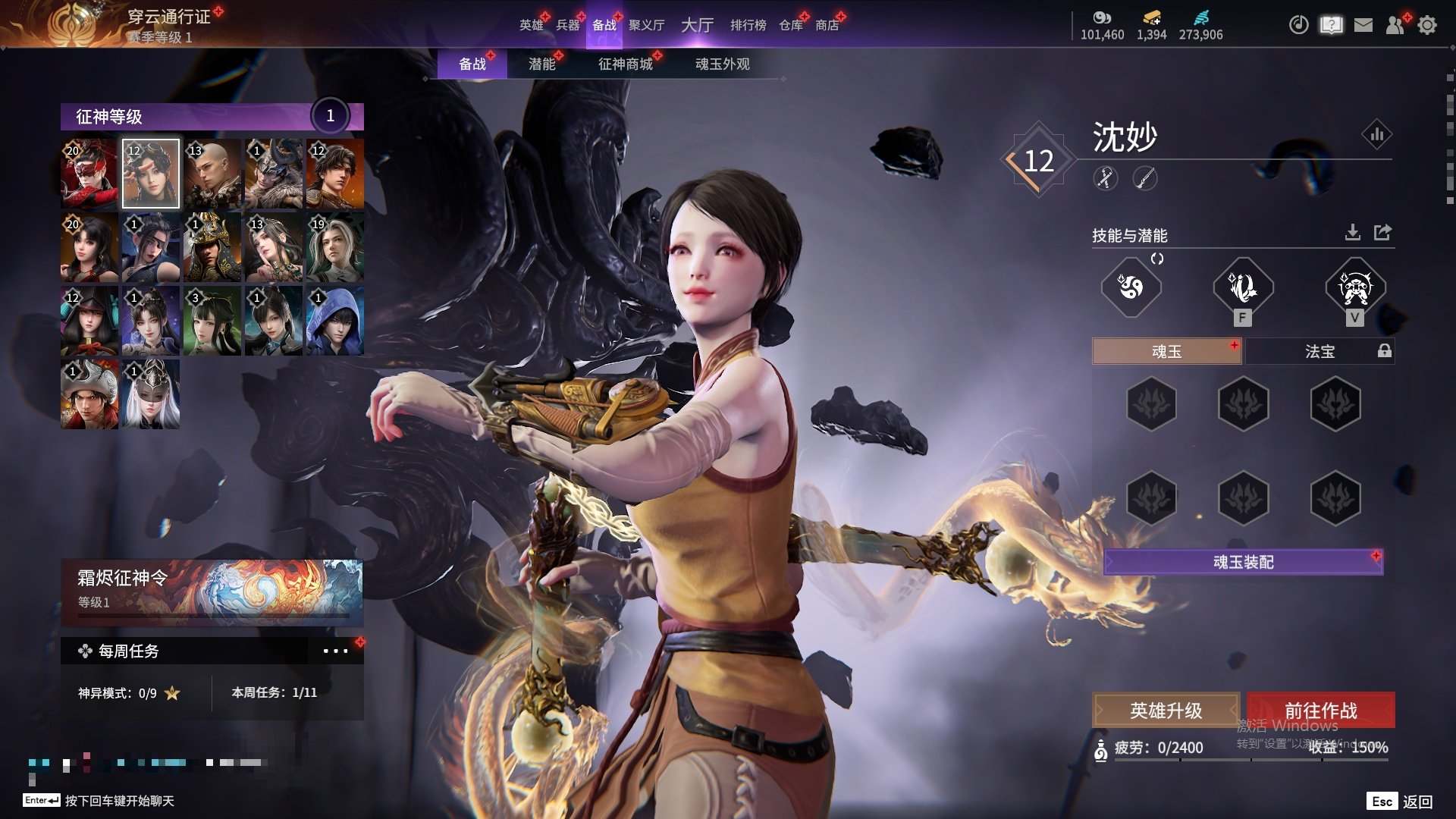Select the 魂玉 tab
The height and width of the screenshot is (819, 1456).
[x=1166, y=351]
